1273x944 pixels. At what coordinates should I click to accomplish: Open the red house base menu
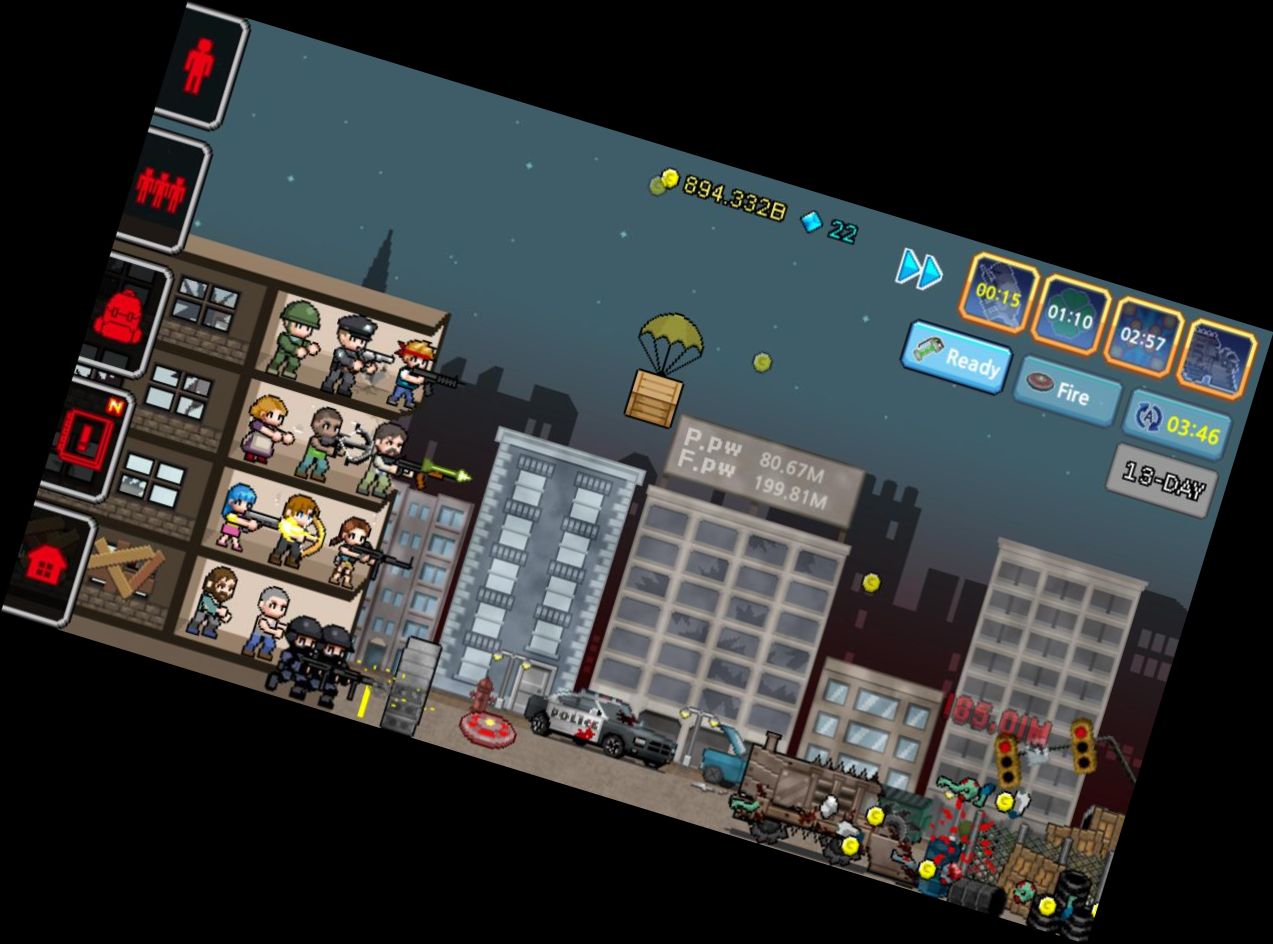[45, 565]
